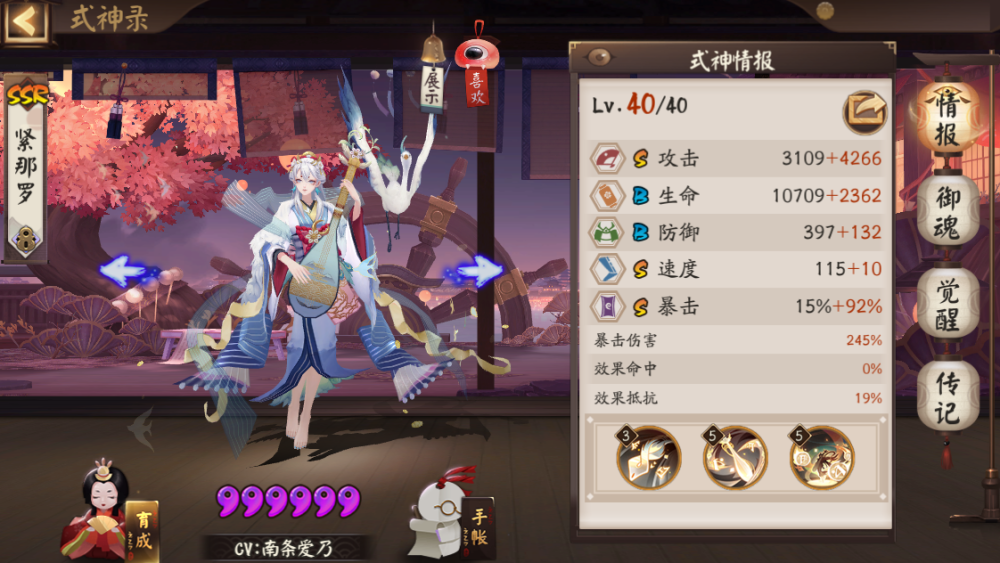This screenshot has width=1000, height=563.
Task: Toggle the 喜欢 favorite charm
Action: click(475, 75)
